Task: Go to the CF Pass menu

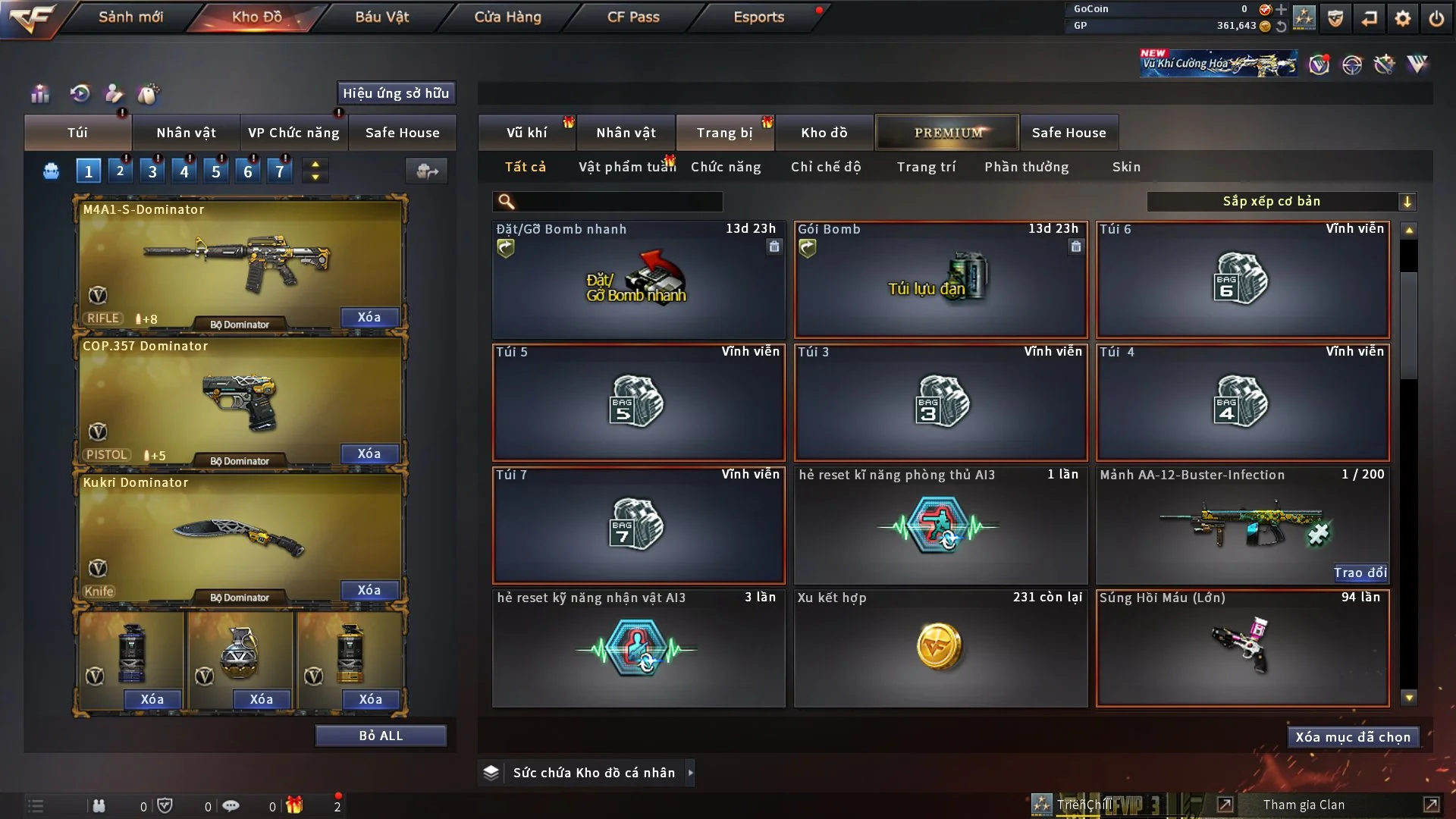Action: tap(633, 17)
